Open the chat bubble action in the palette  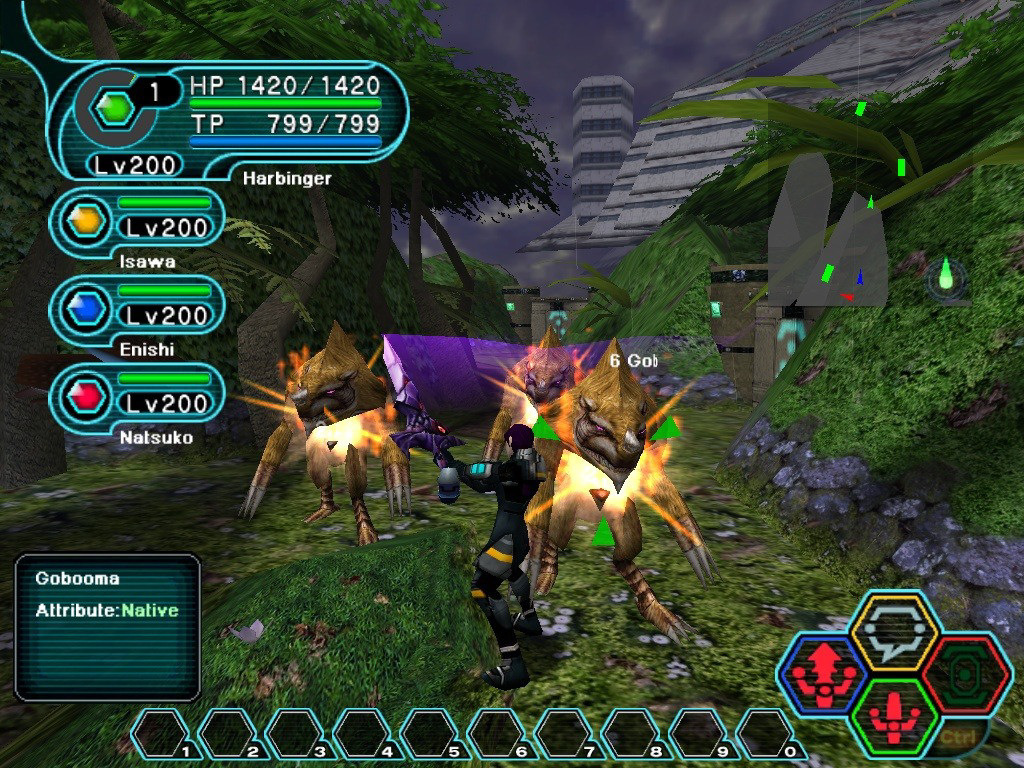pos(893,632)
